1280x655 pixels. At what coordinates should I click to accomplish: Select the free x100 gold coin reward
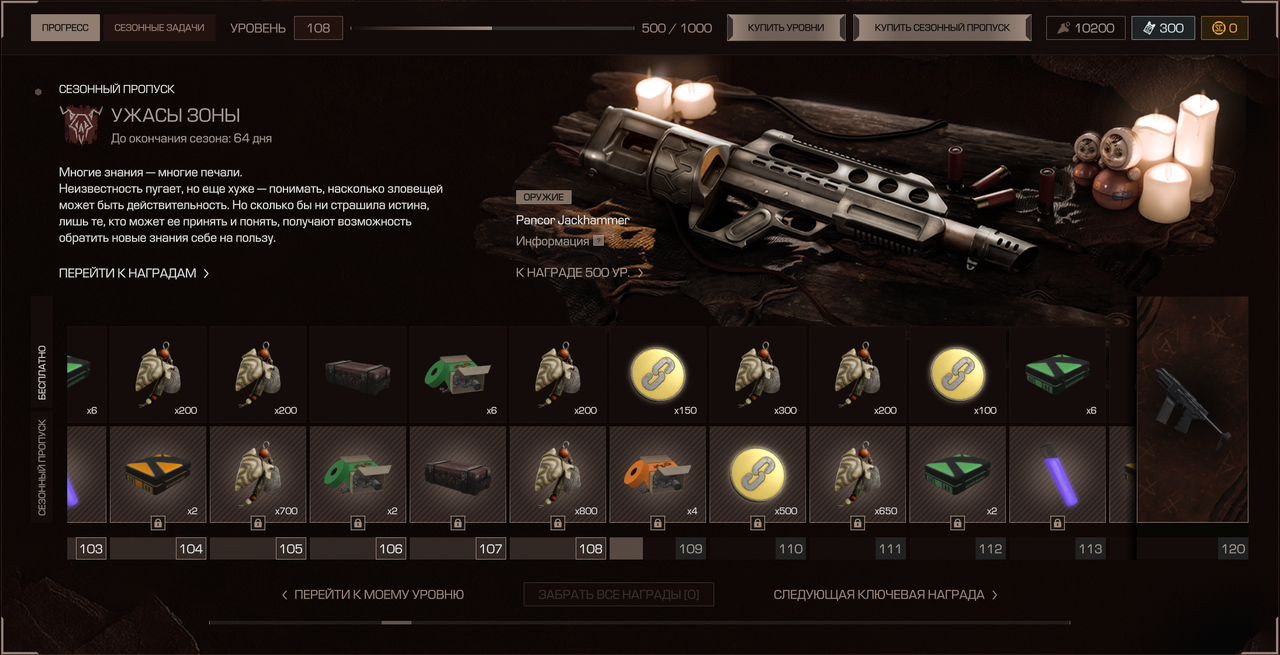tap(958, 375)
